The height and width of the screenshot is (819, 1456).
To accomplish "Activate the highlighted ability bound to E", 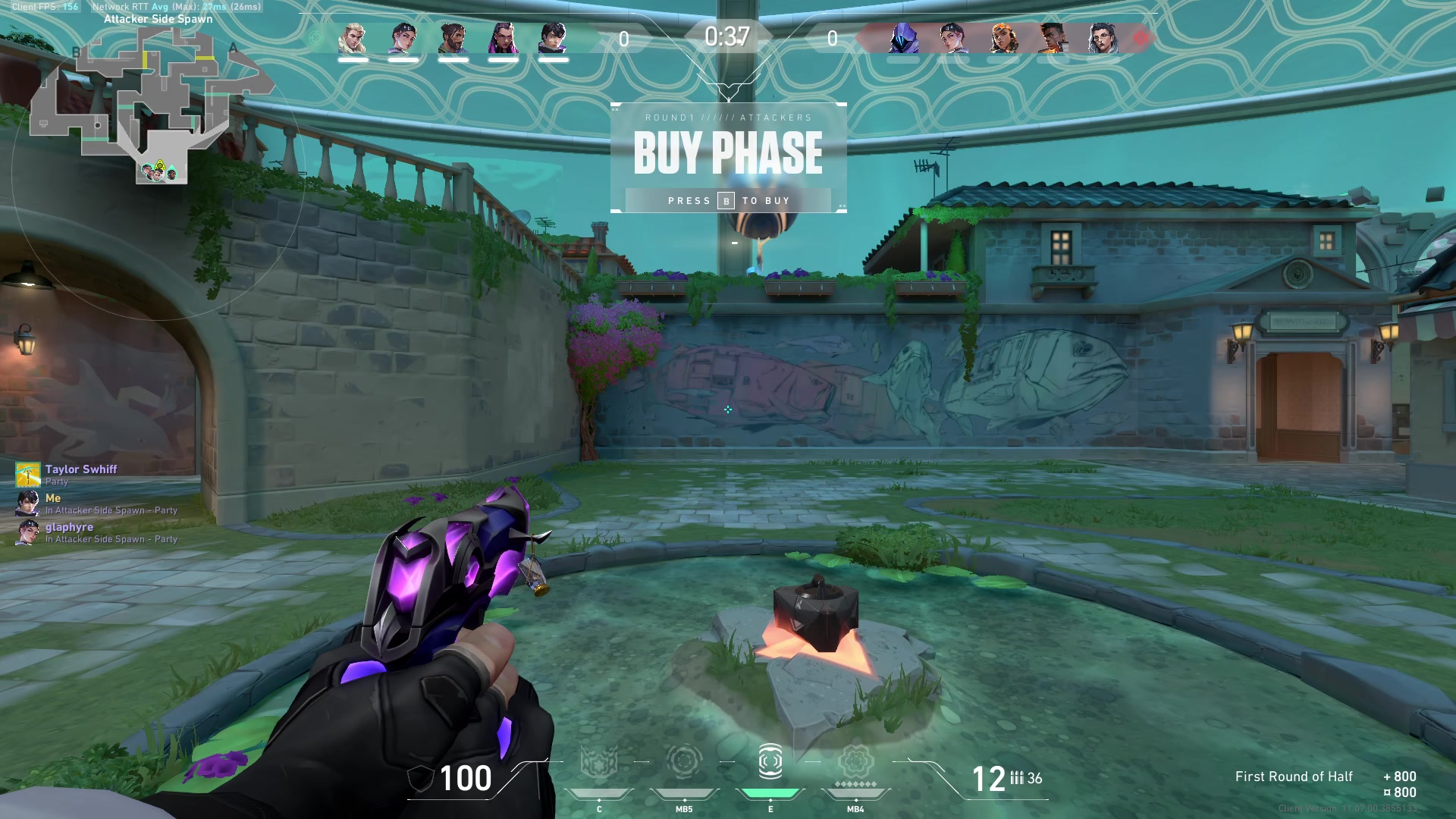I will coord(770,763).
